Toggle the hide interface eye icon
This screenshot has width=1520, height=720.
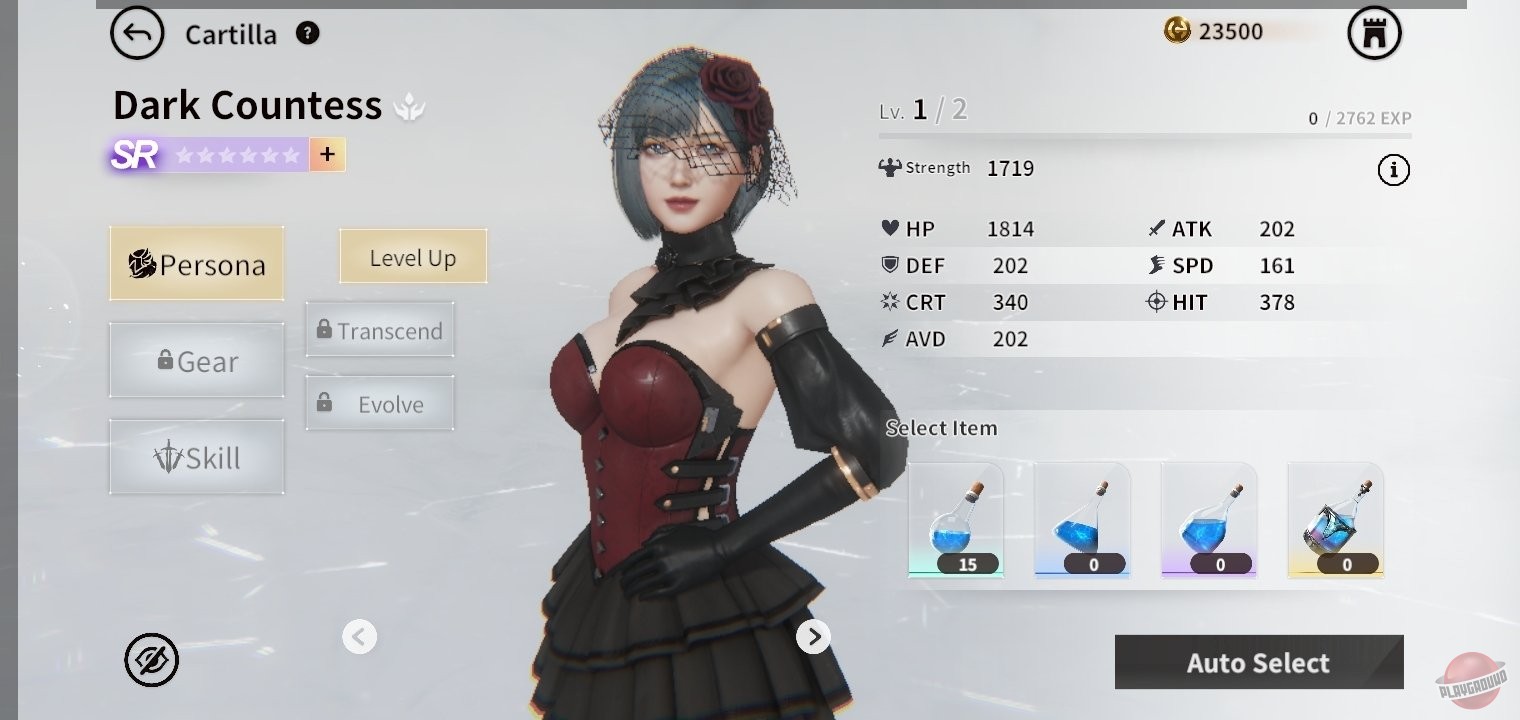[x=152, y=660]
